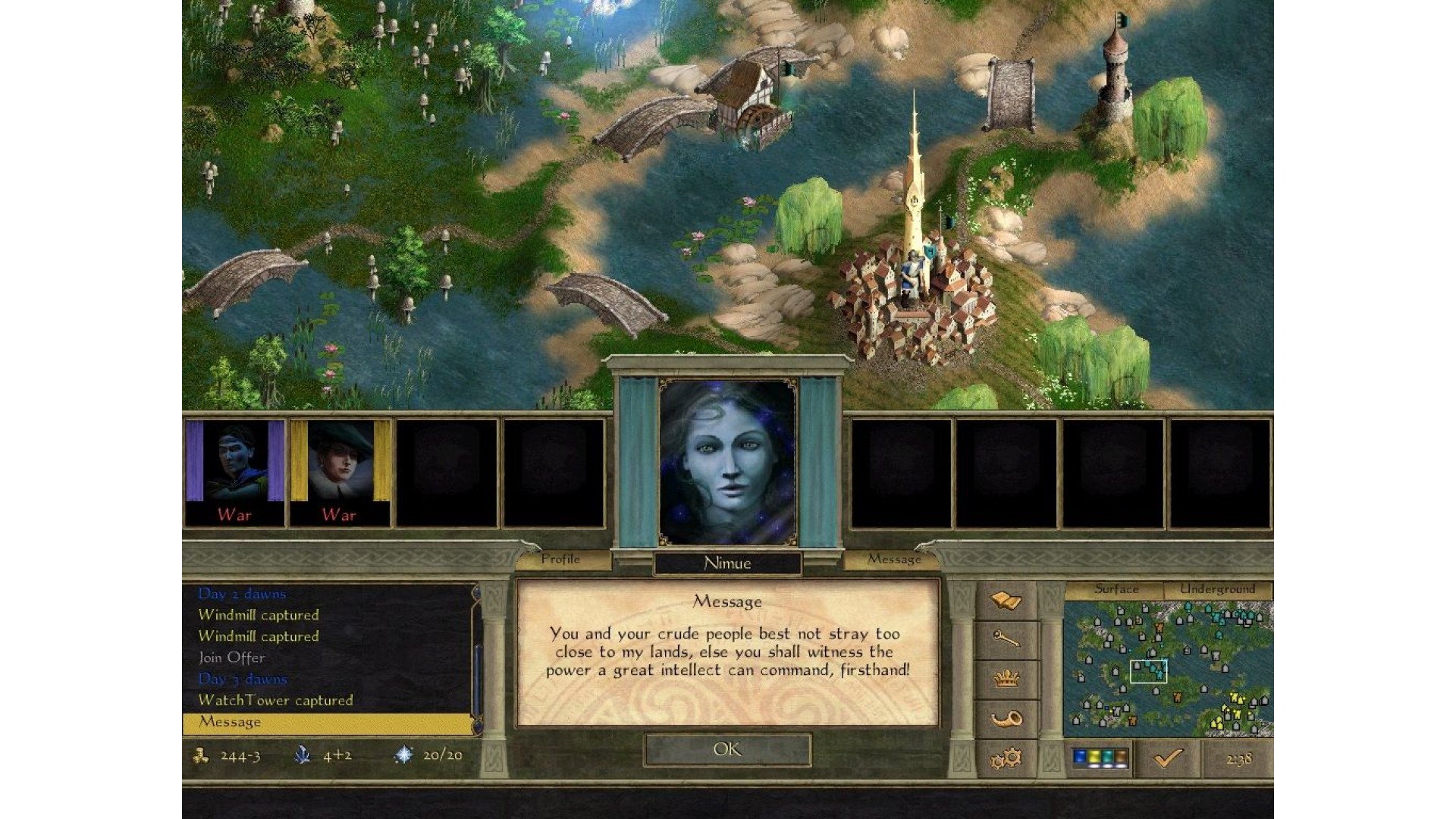Image resolution: width=1456 pixels, height=819 pixels.
Task: Open the Profile tab for Nimue
Action: pos(561,560)
